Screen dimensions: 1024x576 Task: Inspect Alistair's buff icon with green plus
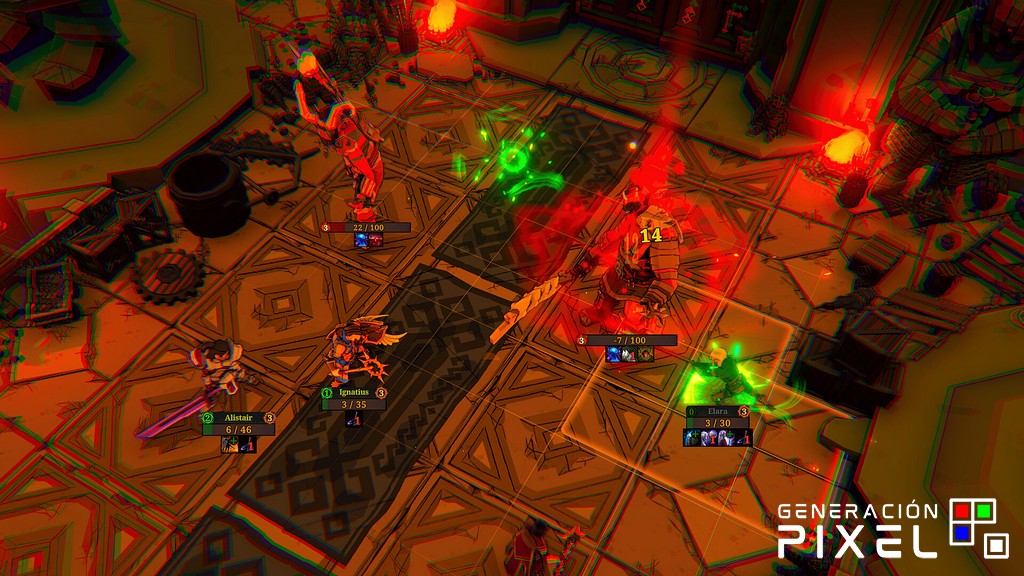230,445
